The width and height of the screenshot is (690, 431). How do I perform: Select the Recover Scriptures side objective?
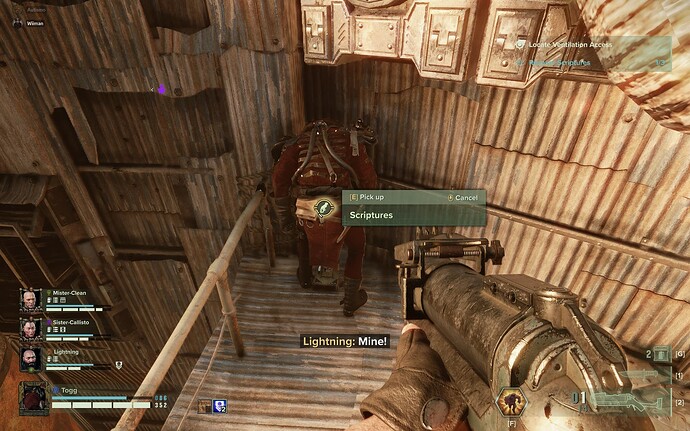[560, 62]
